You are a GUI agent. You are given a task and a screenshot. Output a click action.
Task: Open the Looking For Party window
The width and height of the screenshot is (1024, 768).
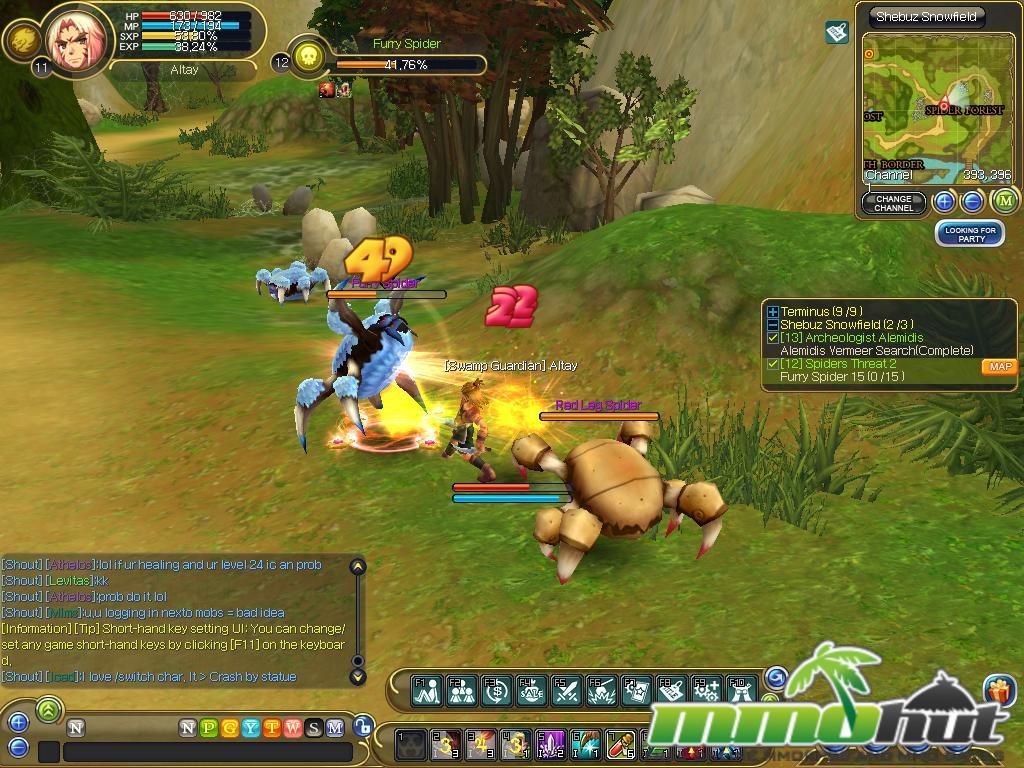point(970,234)
